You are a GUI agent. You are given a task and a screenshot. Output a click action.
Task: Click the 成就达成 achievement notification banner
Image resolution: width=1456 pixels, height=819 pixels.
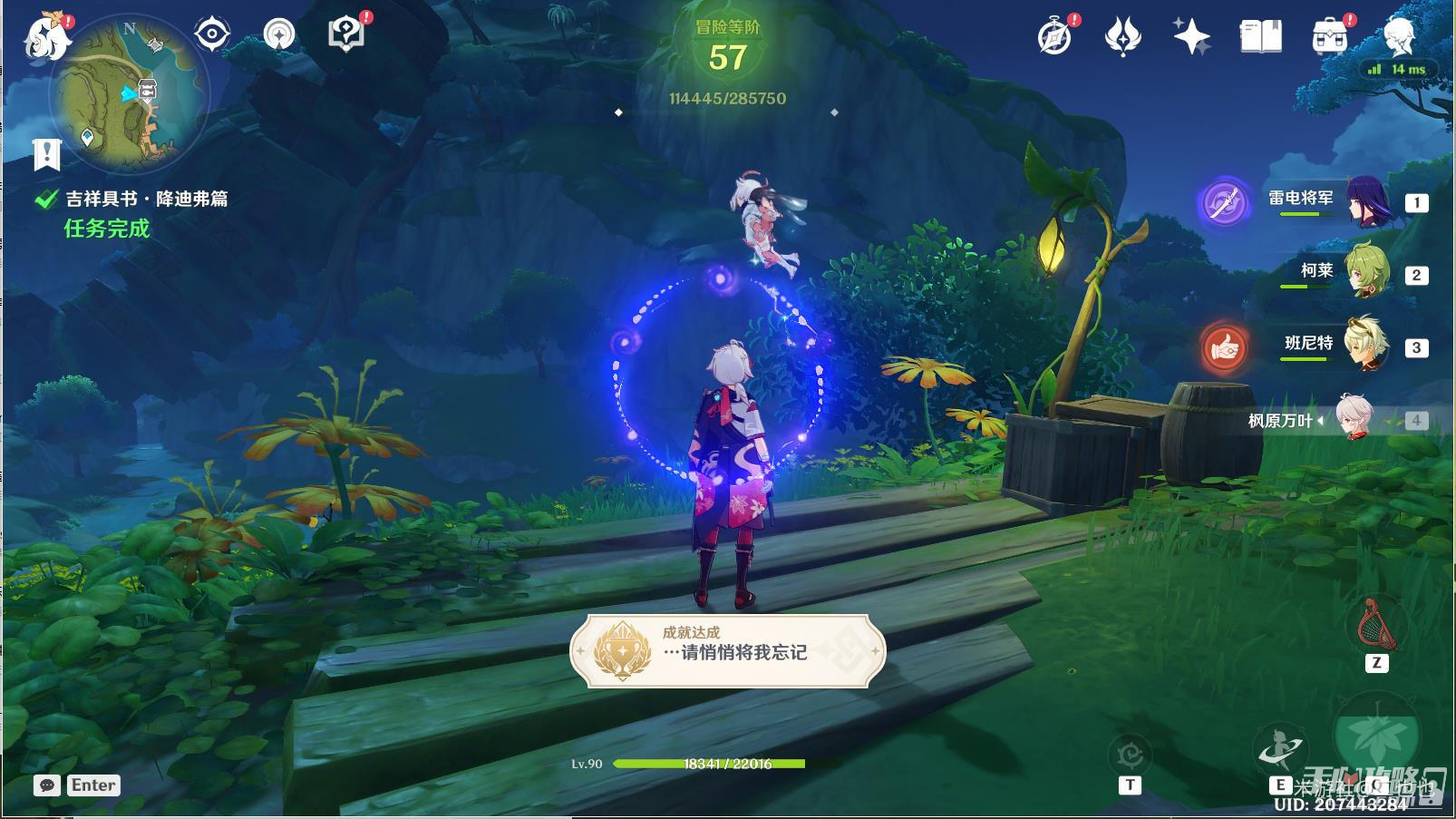[727, 650]
